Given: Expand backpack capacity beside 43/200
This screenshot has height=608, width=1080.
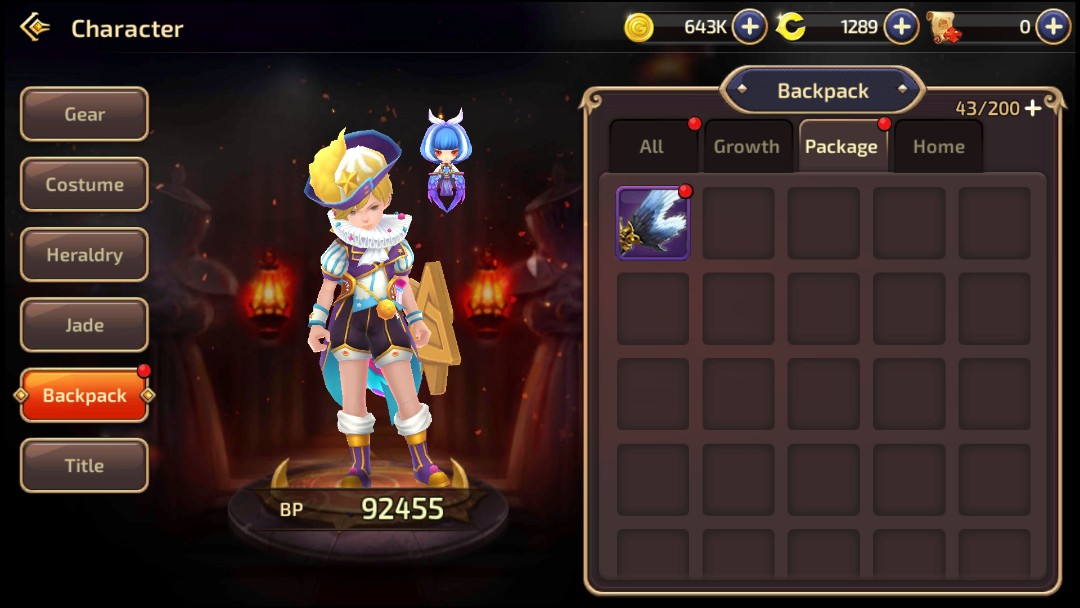Looking at the screenshot, I should click(1033, 108).
